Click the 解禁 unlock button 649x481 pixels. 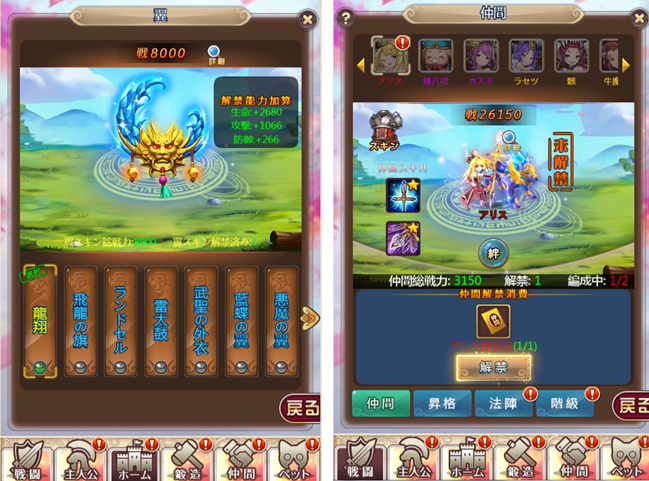coord(493,367)
